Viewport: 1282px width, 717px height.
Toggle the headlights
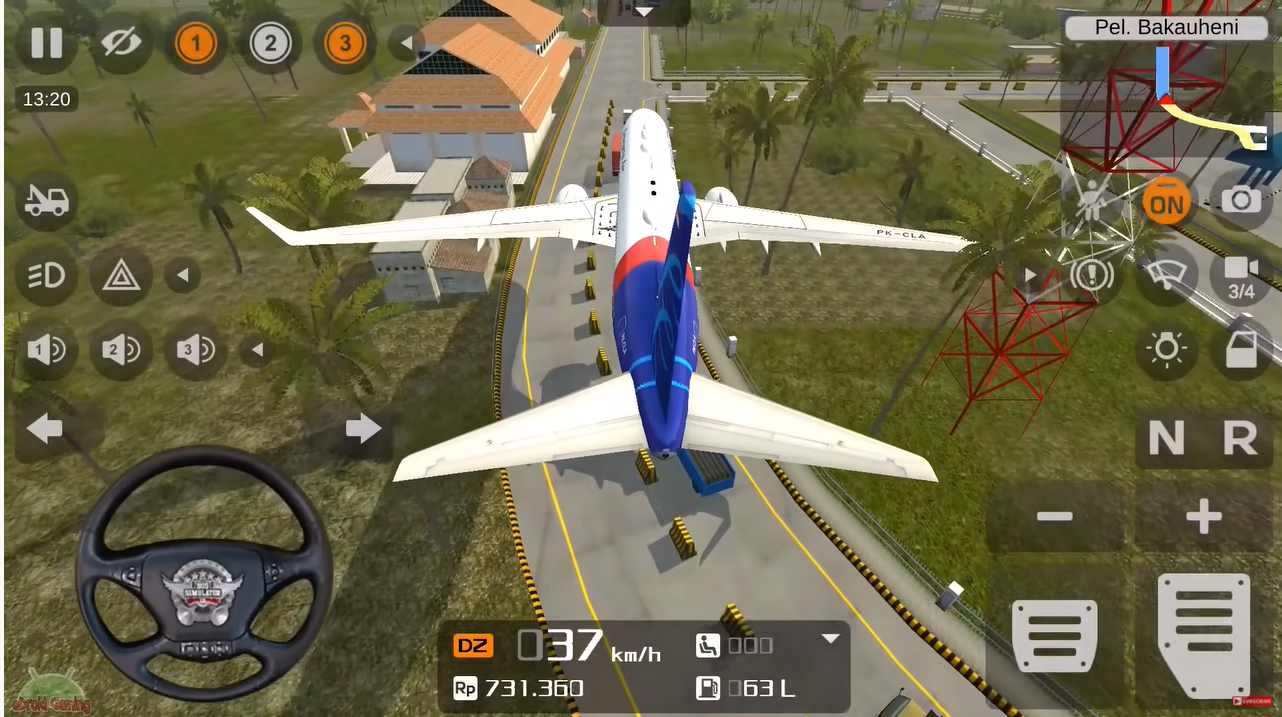pyautogui.click(x=46, y=275)
